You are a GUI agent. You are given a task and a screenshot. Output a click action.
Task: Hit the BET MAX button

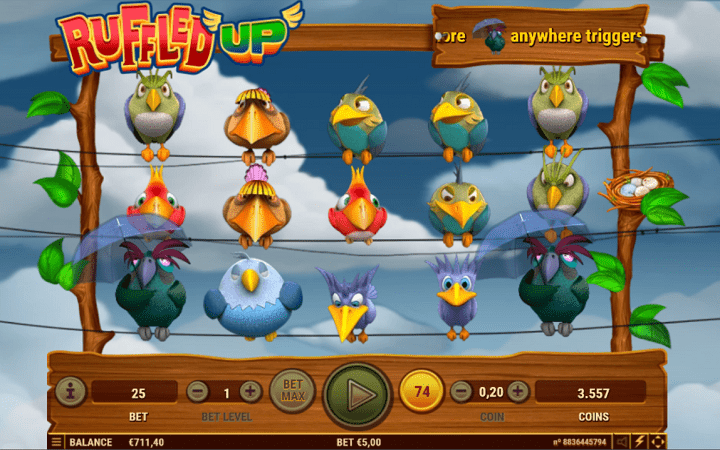coord(292,391)
